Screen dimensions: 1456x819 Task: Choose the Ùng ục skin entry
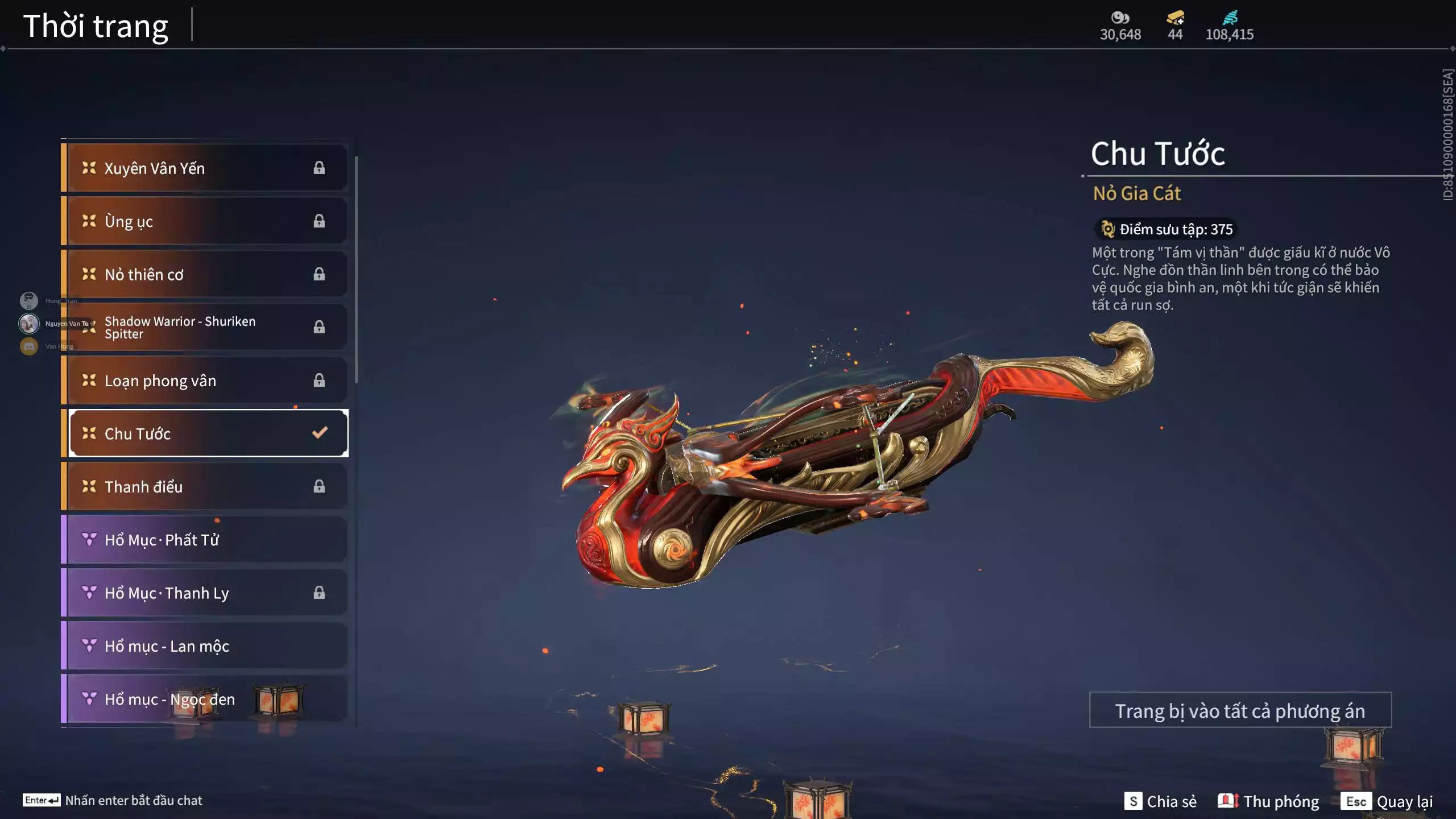pyautogui.click(x=205, y=221)
